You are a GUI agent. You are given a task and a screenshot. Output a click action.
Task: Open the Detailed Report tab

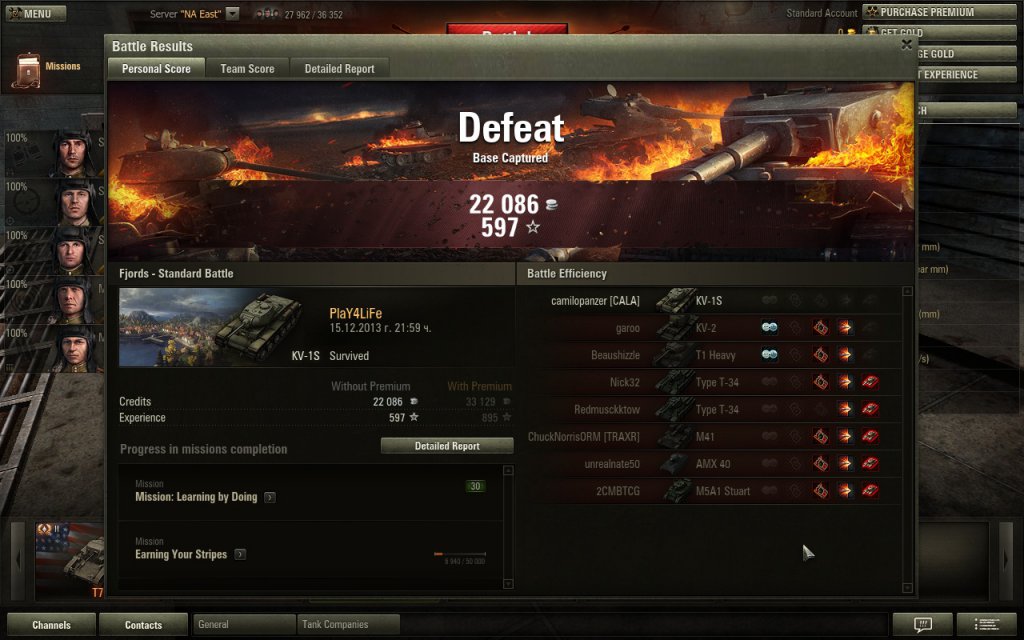[x=339, y=69]
